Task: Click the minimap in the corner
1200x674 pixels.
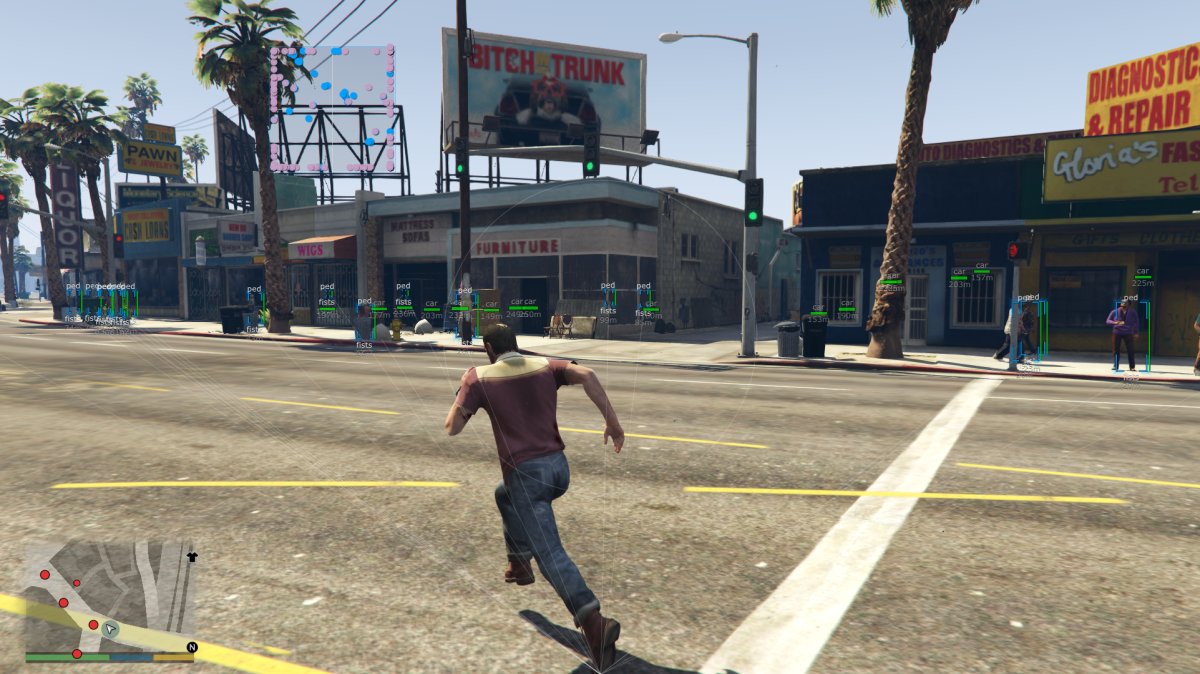Action: coord(109,597)
